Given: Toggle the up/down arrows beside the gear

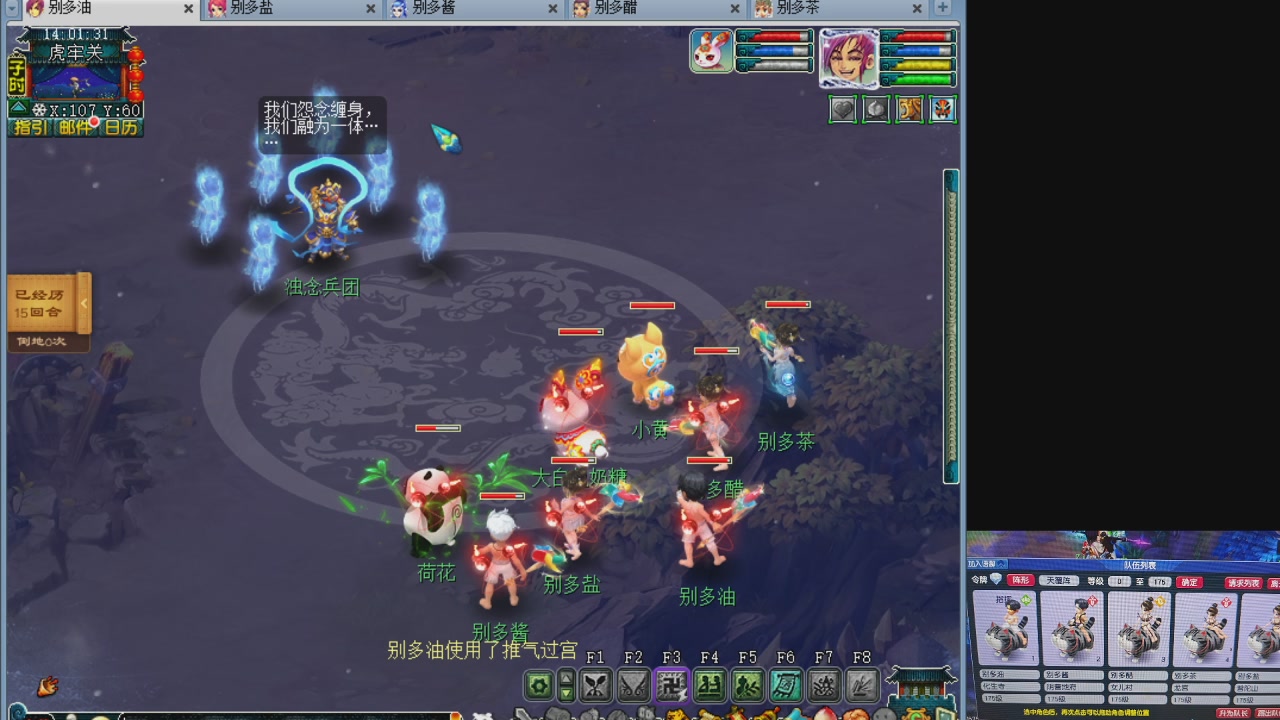Looking at the screenshot, I should coord(565,685).
